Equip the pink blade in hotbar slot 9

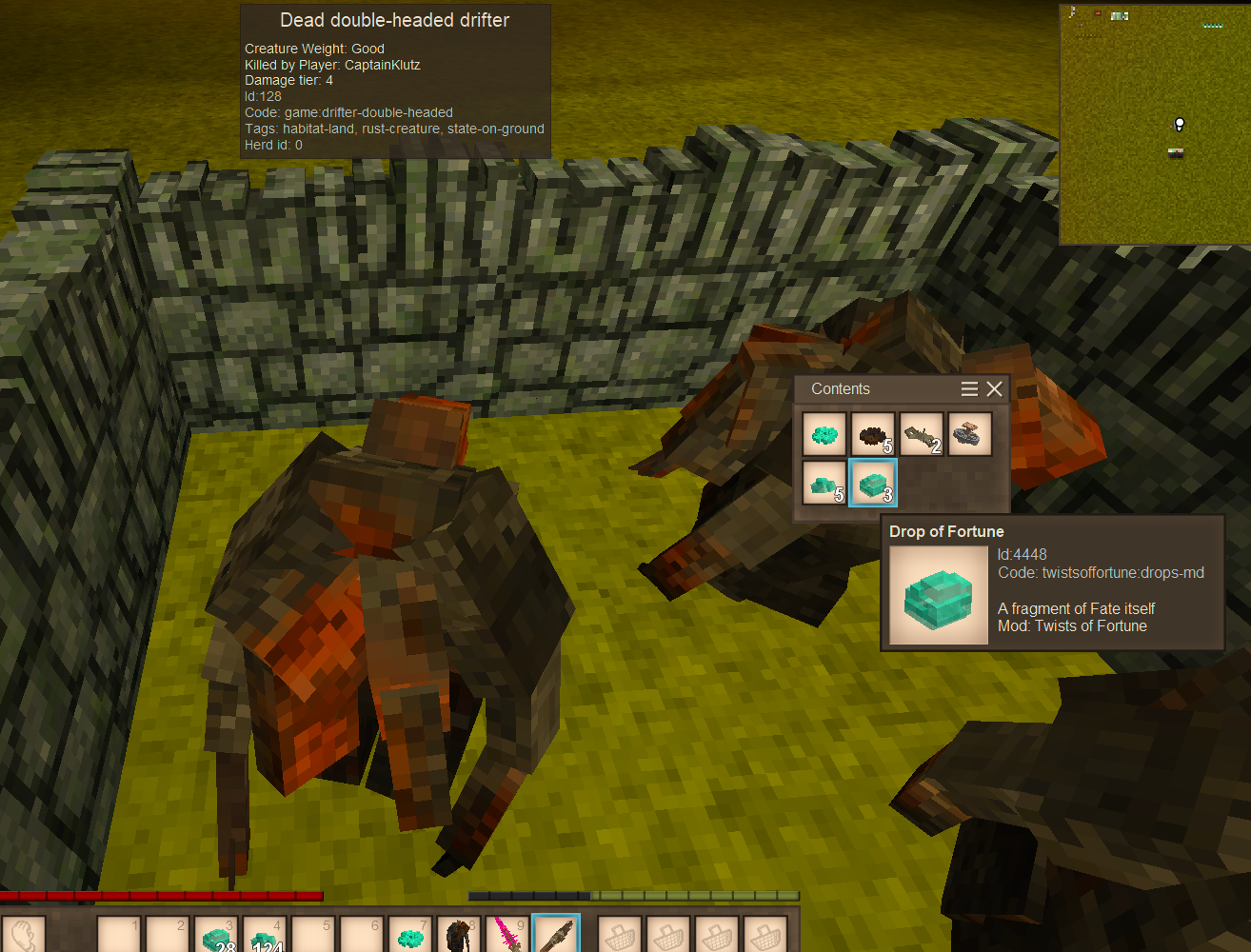click(x=507, y=935)
